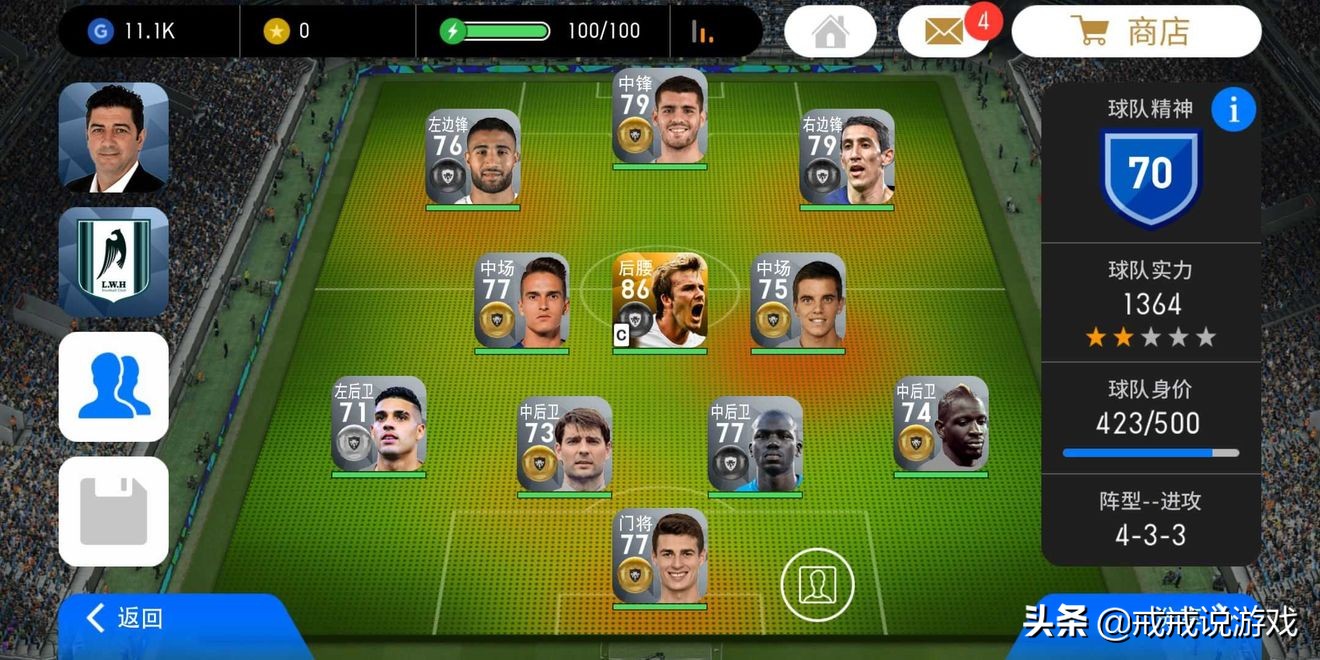1320x660 pixels.
Task: Select the 中锋 striker card rated 79
Action: 660,116
